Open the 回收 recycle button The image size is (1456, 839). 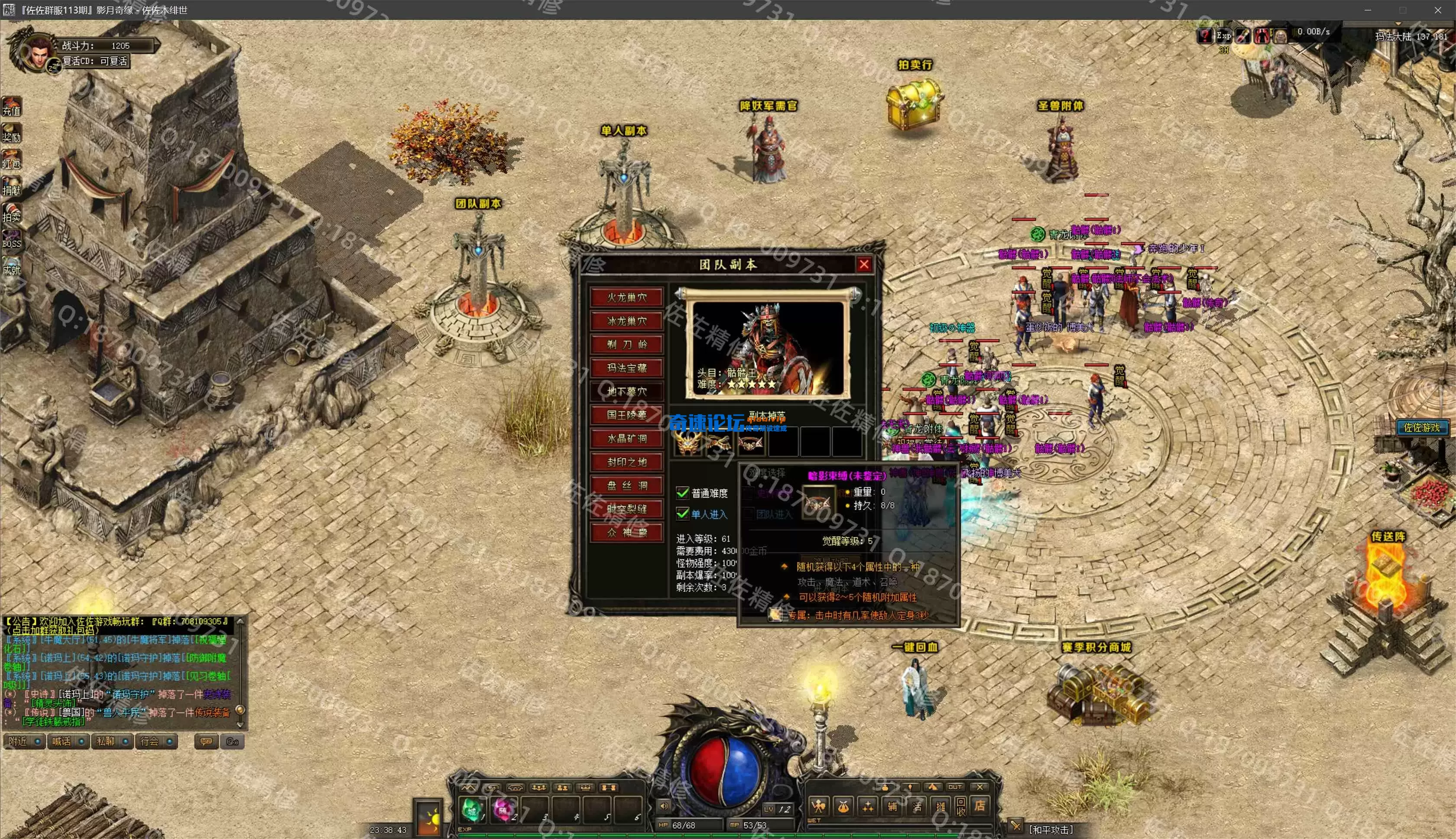[x=960, y=806]
